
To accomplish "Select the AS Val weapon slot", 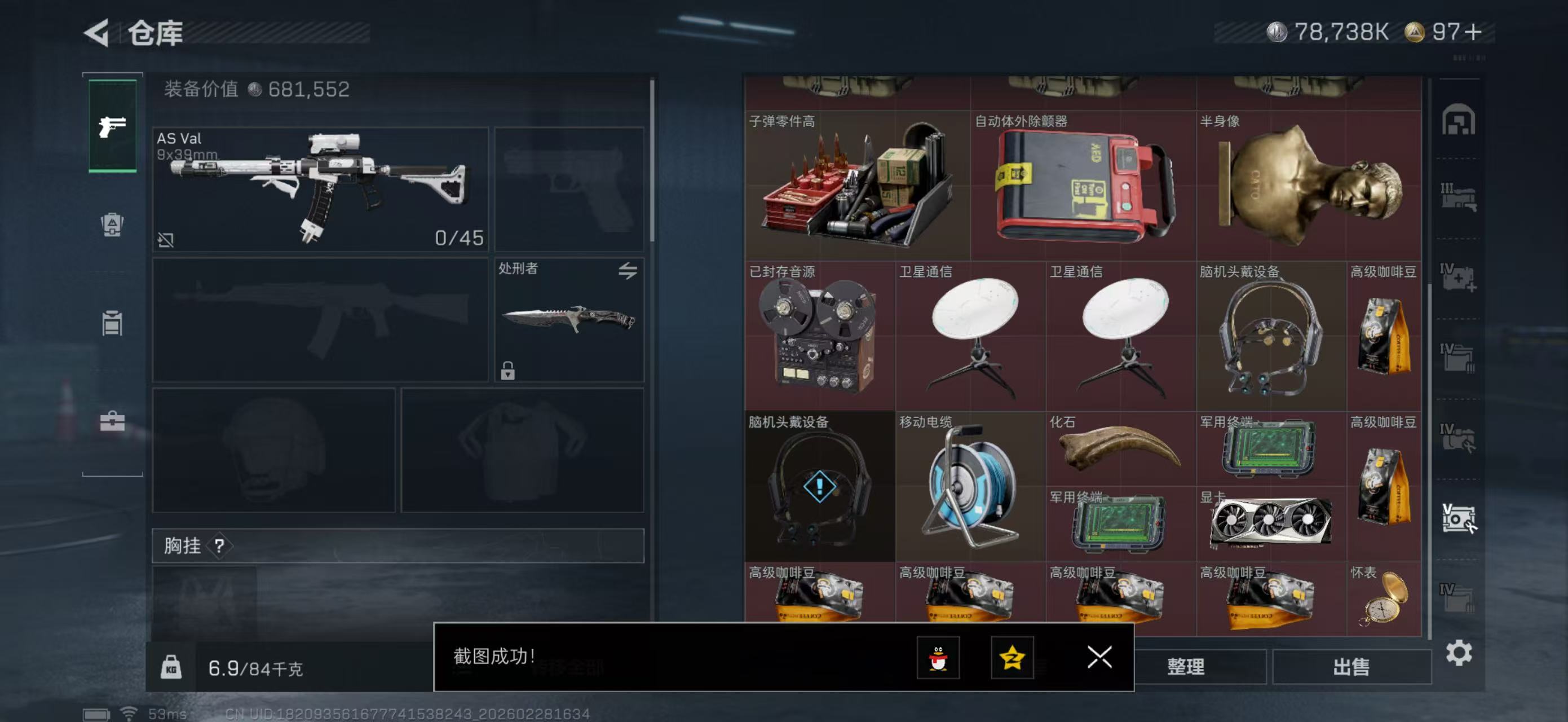I will [320, 189].
